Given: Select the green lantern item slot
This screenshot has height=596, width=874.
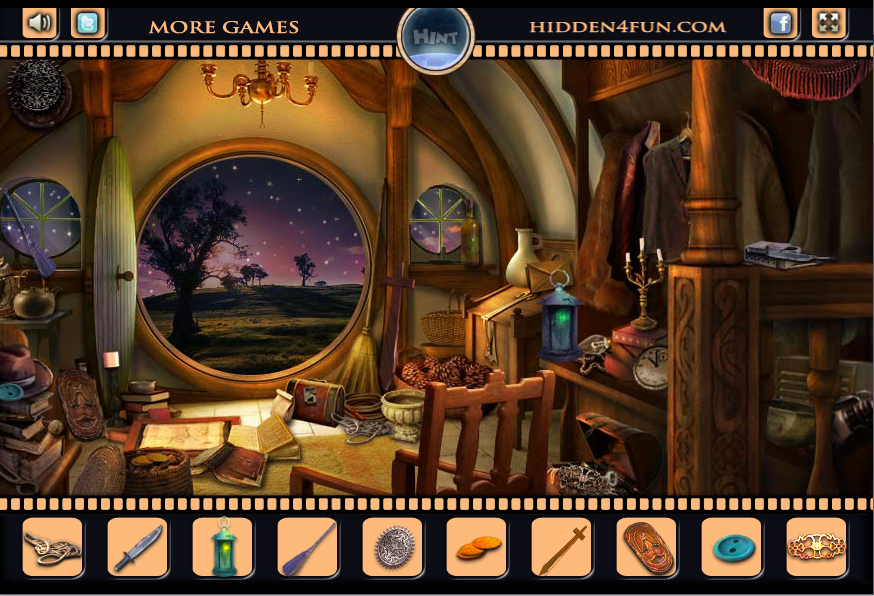Looking at the screenshot, I should (x=223, y=547).
